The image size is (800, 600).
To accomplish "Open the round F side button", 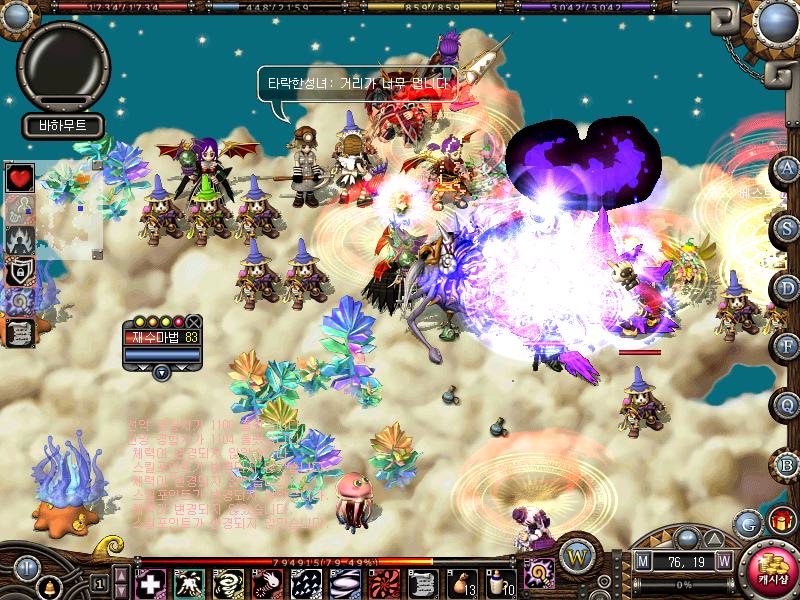I will pos(788,346).
